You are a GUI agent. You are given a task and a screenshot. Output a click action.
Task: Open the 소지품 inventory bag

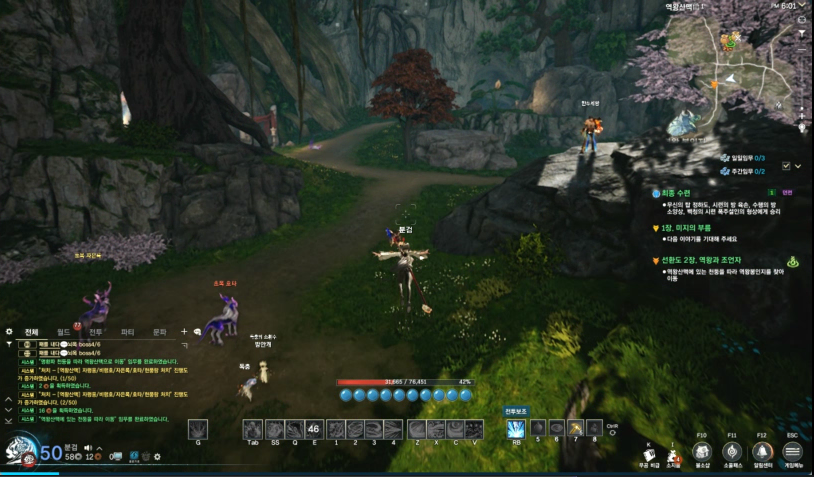tap(673, 455)
